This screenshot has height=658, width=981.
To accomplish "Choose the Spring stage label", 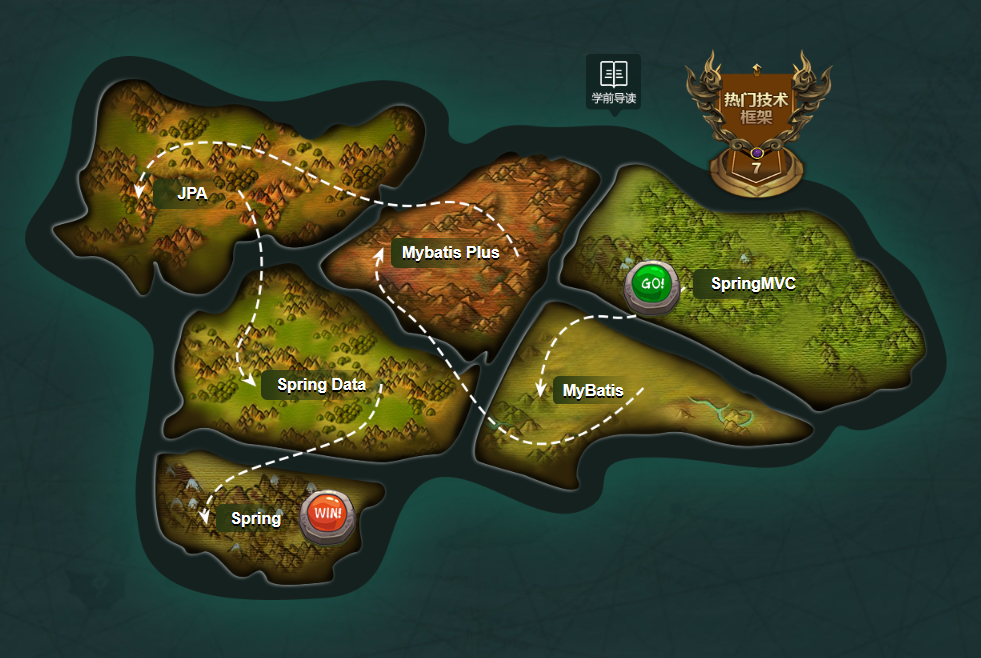I will pyautogui.click(x=255, y=519).
